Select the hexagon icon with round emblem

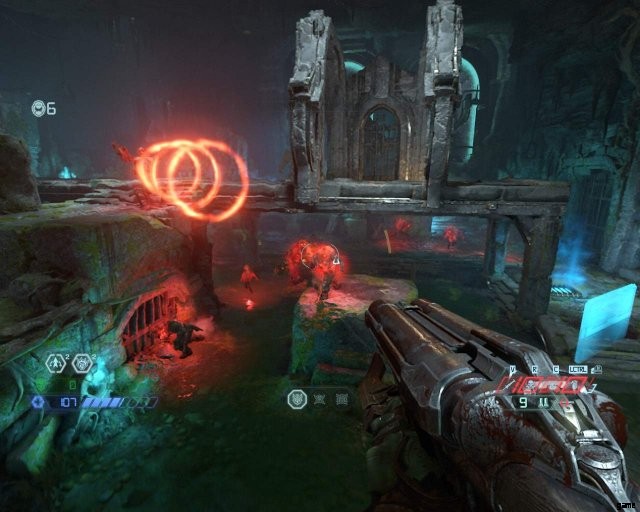82,364
